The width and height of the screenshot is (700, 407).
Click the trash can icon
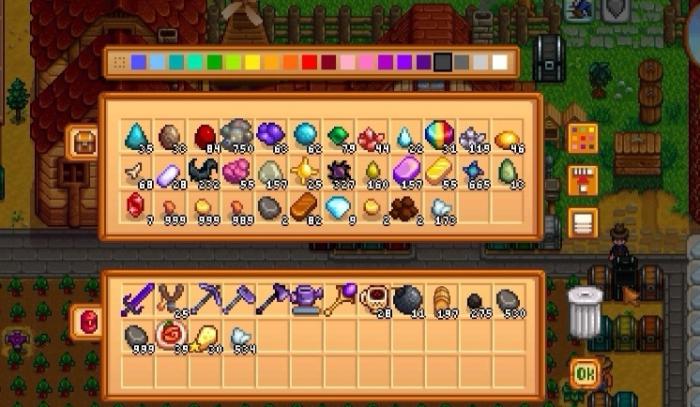coord(583,309)
